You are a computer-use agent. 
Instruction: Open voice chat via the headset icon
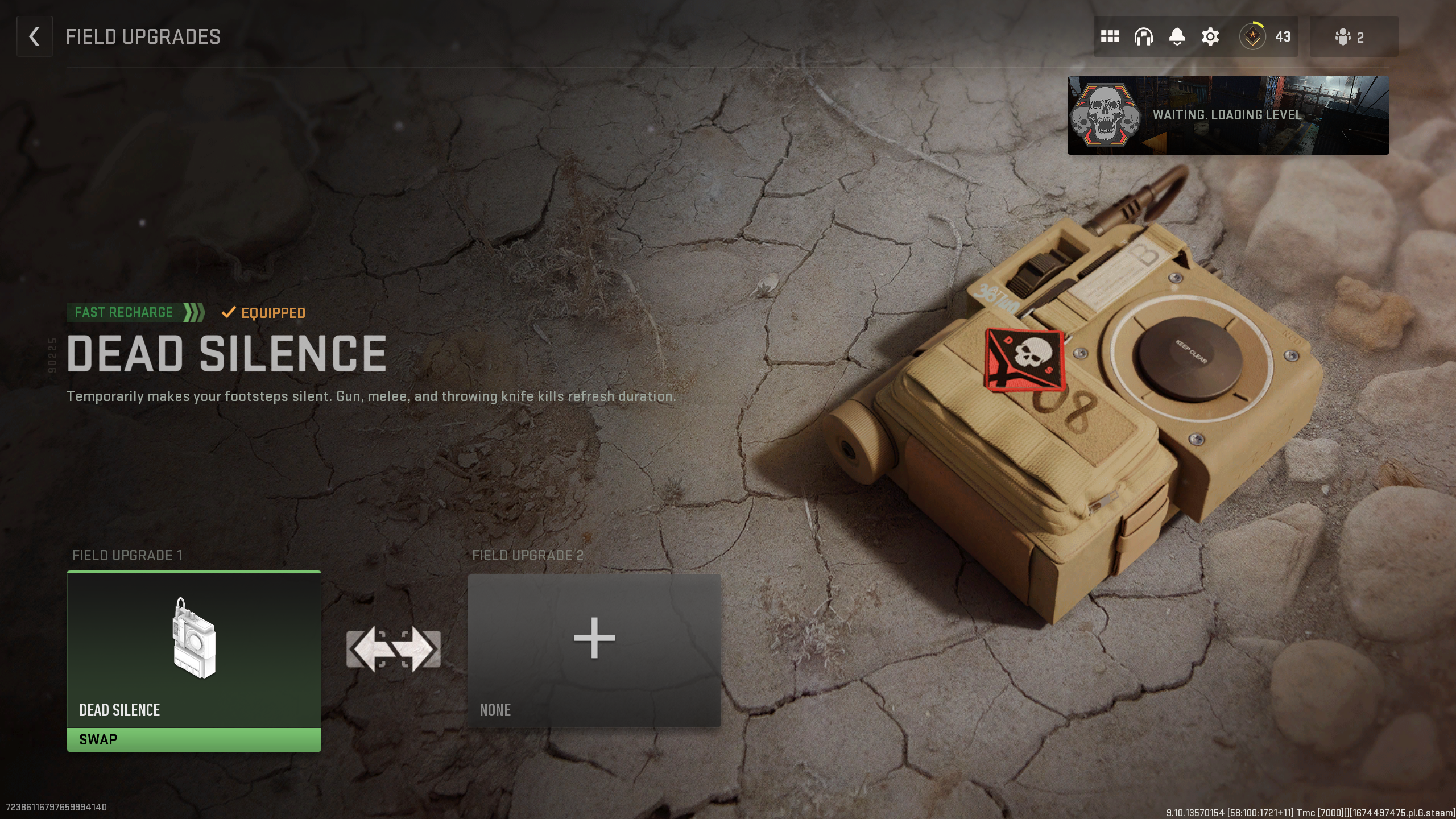1143,36
